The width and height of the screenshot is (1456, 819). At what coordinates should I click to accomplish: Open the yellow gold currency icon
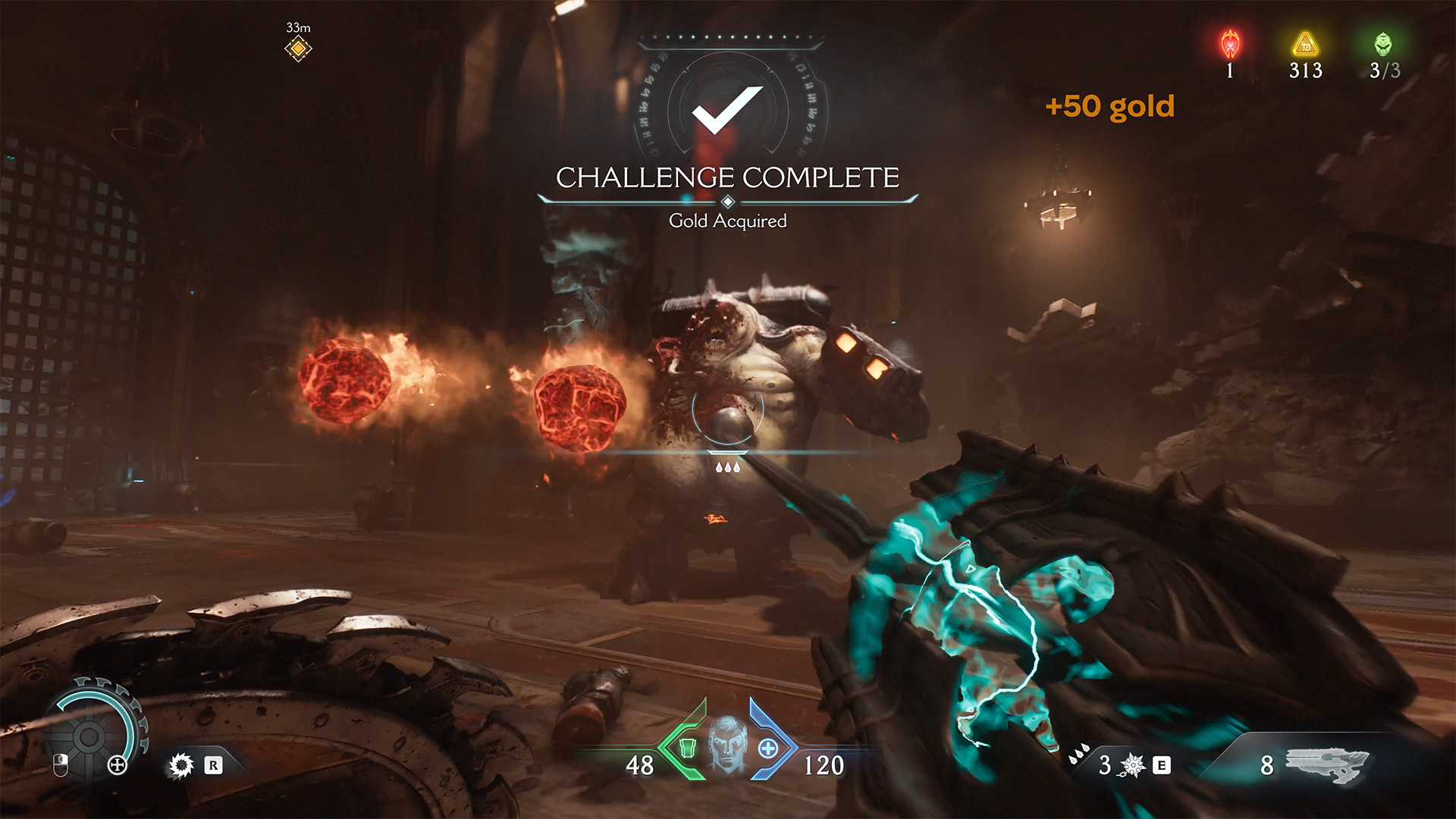pos(1305,45)
